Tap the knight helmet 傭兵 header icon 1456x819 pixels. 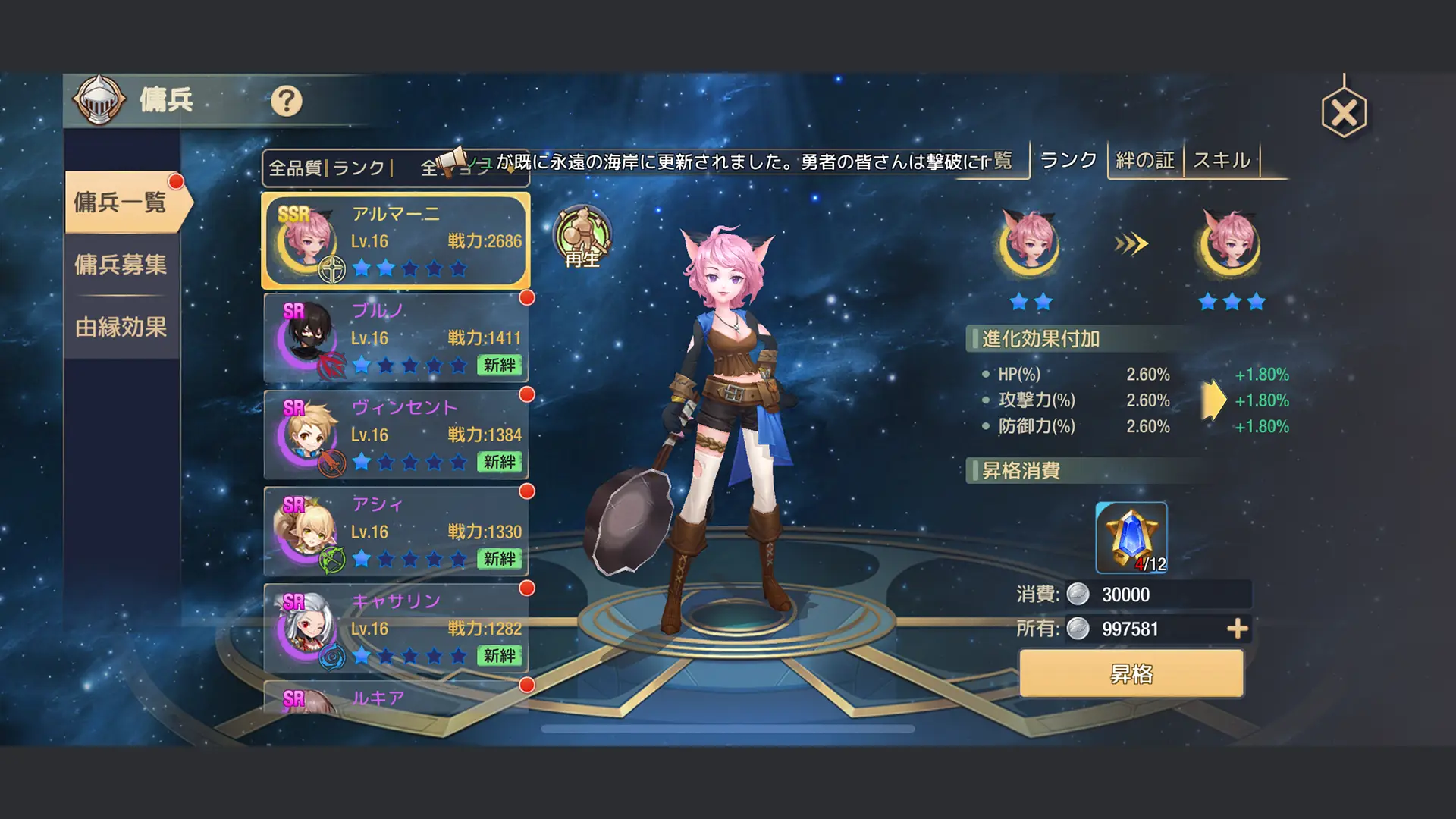tap(101, 99)
